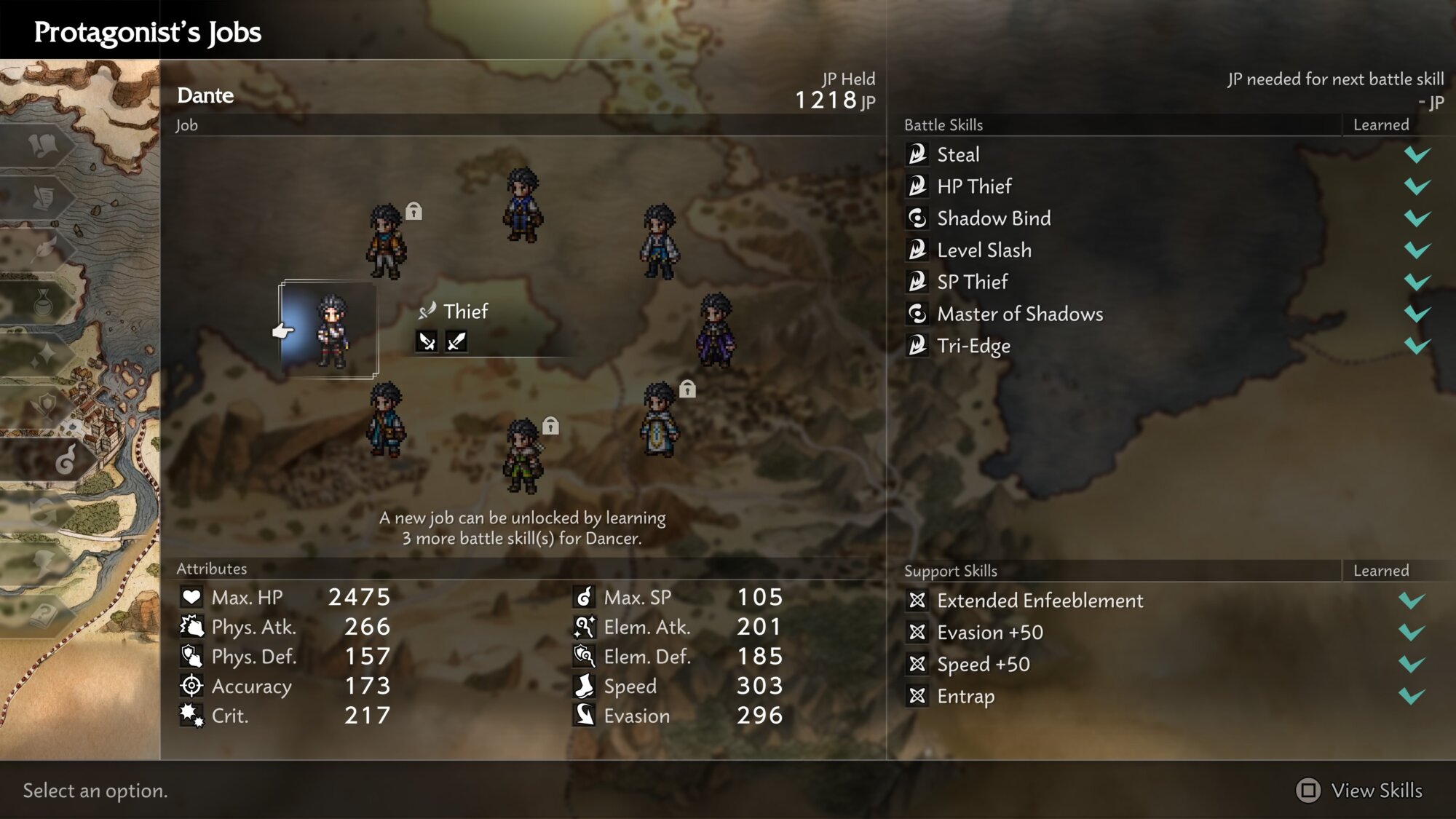
Task: Select the Steal battle skill row
Action: click(x=958, y=154)
